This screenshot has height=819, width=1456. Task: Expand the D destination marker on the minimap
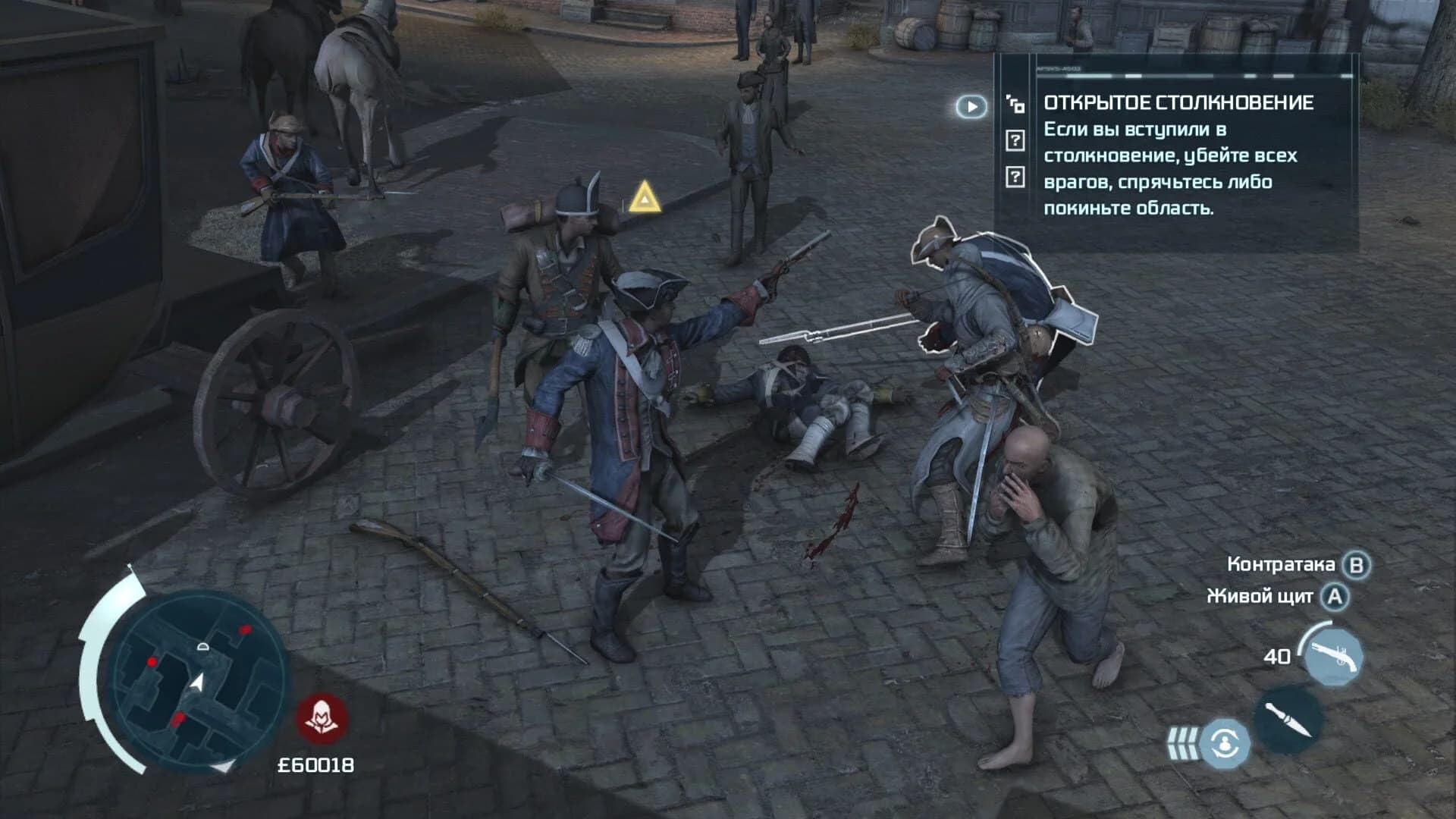pos(203,647)
